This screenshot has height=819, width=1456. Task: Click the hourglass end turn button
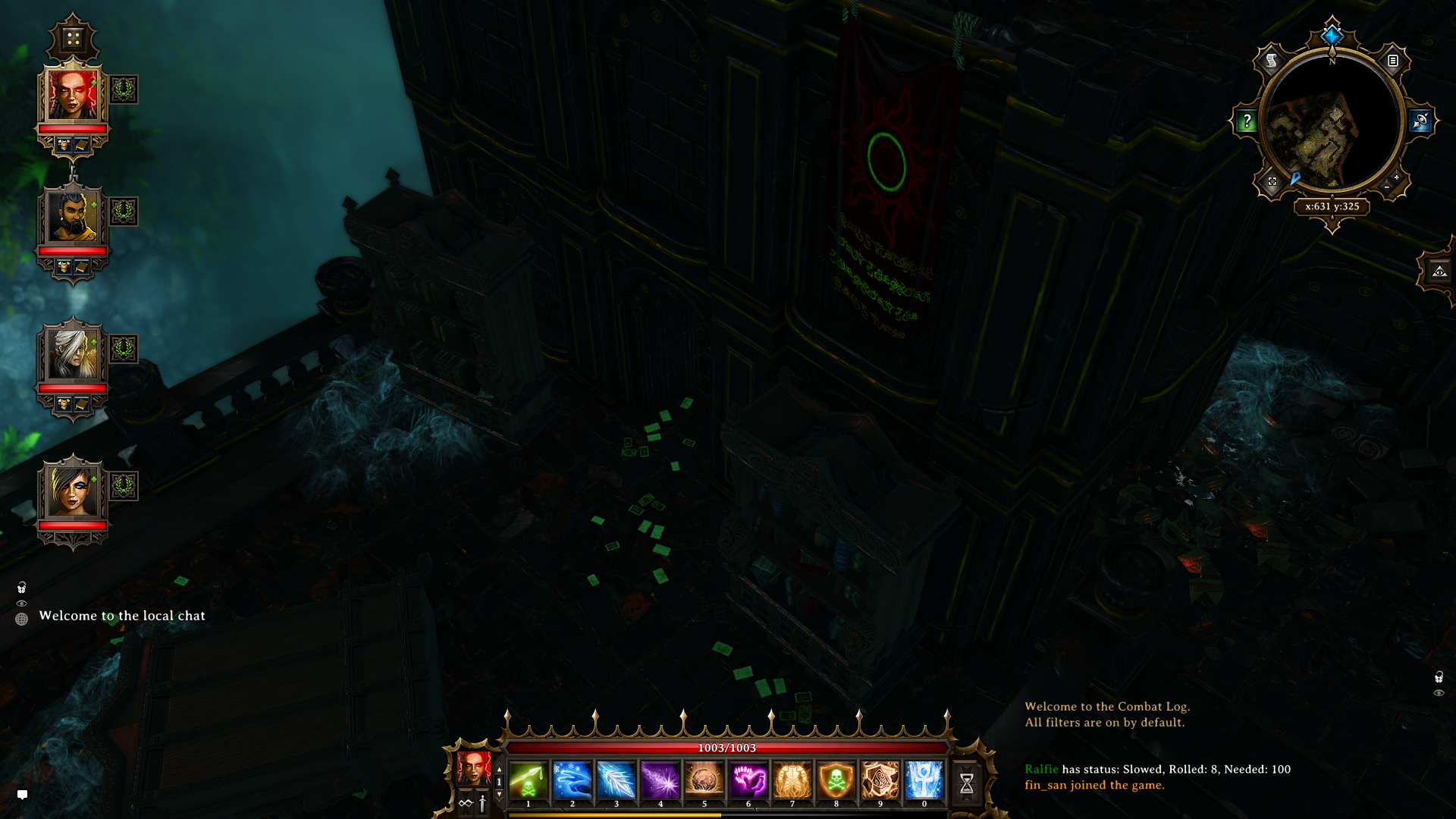coord(967,783)
